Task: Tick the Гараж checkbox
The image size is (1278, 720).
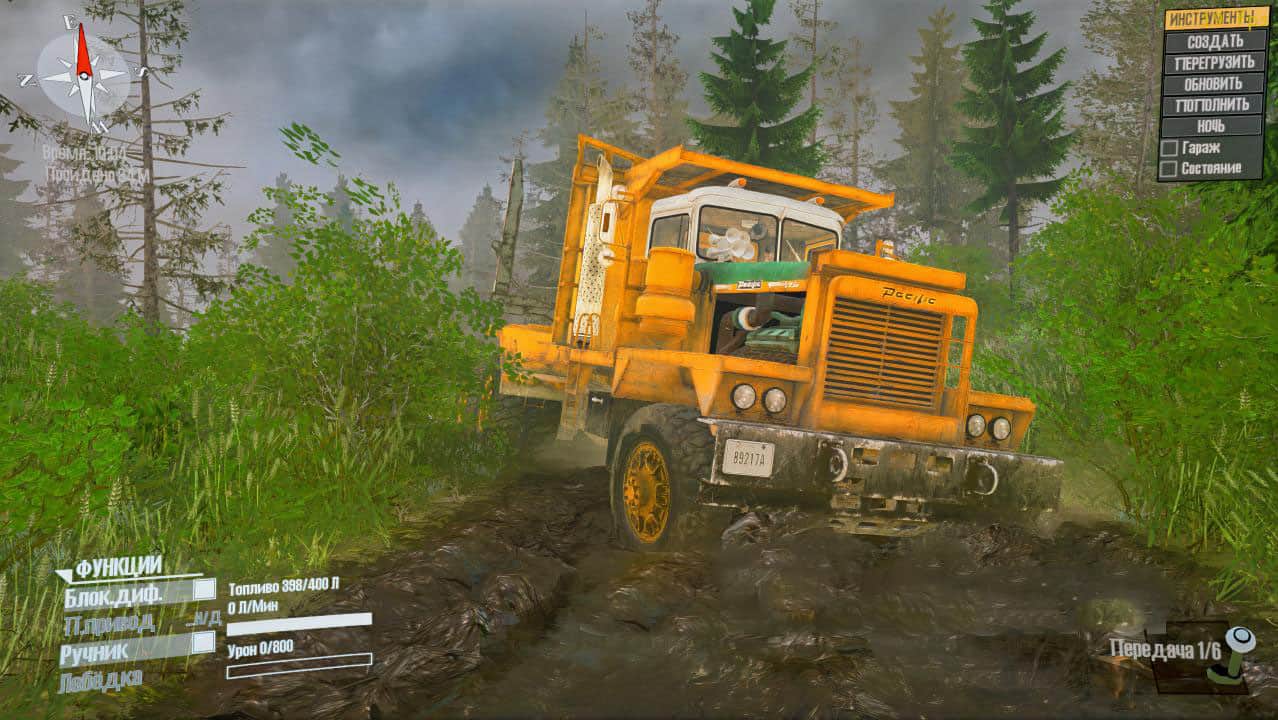Action: click(x=1169, y=148)
